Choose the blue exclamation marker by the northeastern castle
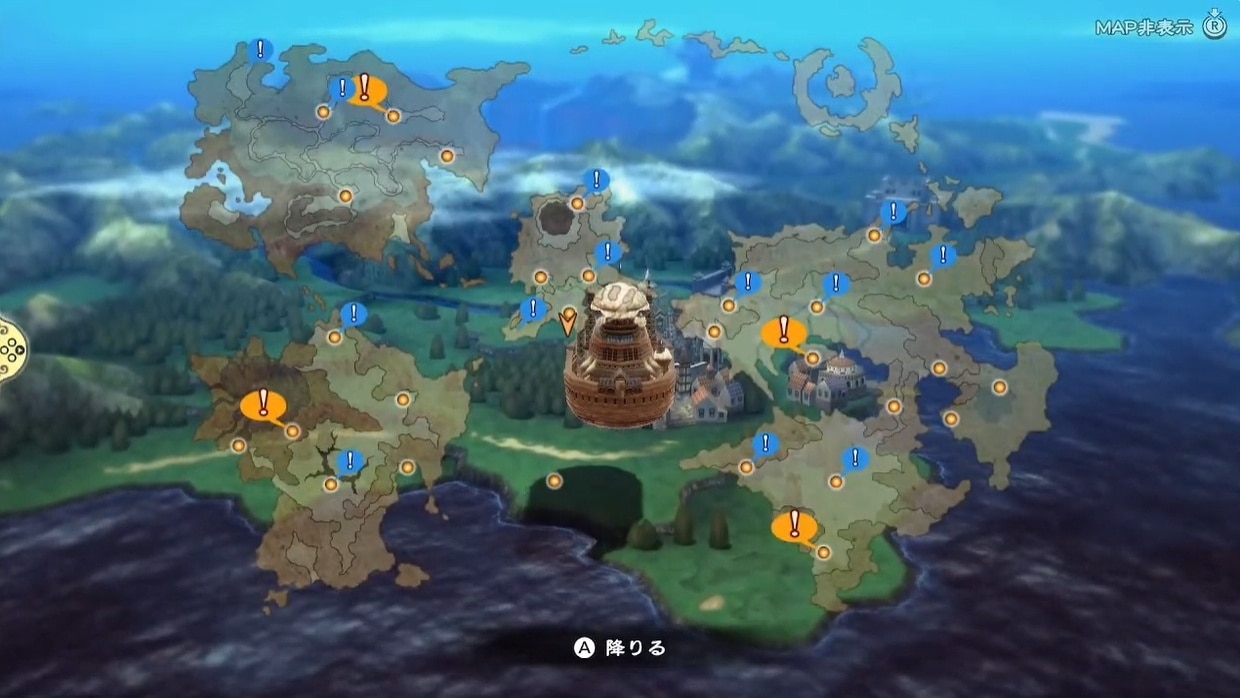 894,212
